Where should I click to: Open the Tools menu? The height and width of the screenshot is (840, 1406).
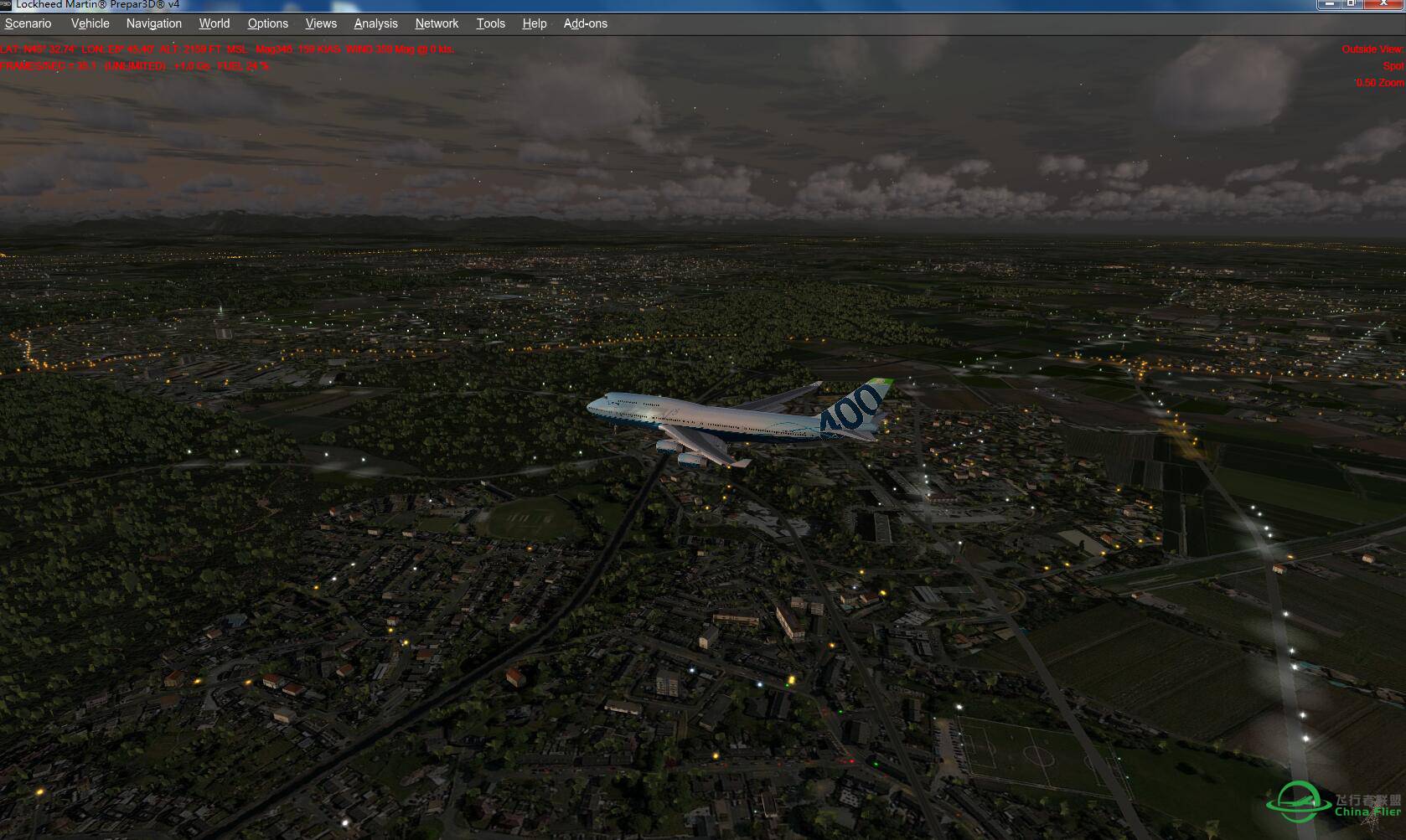click(491, 23)
